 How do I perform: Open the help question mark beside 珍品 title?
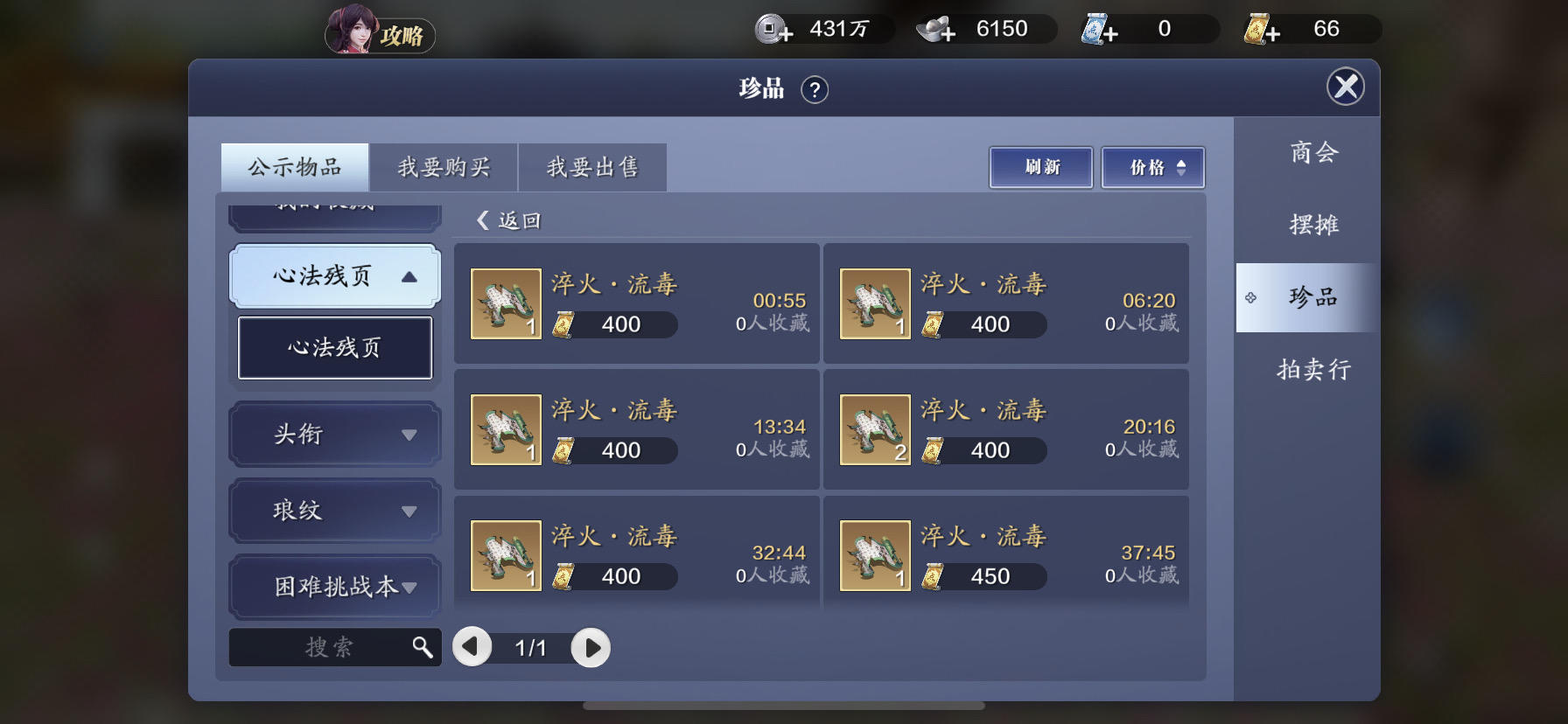tap(815, 90)
